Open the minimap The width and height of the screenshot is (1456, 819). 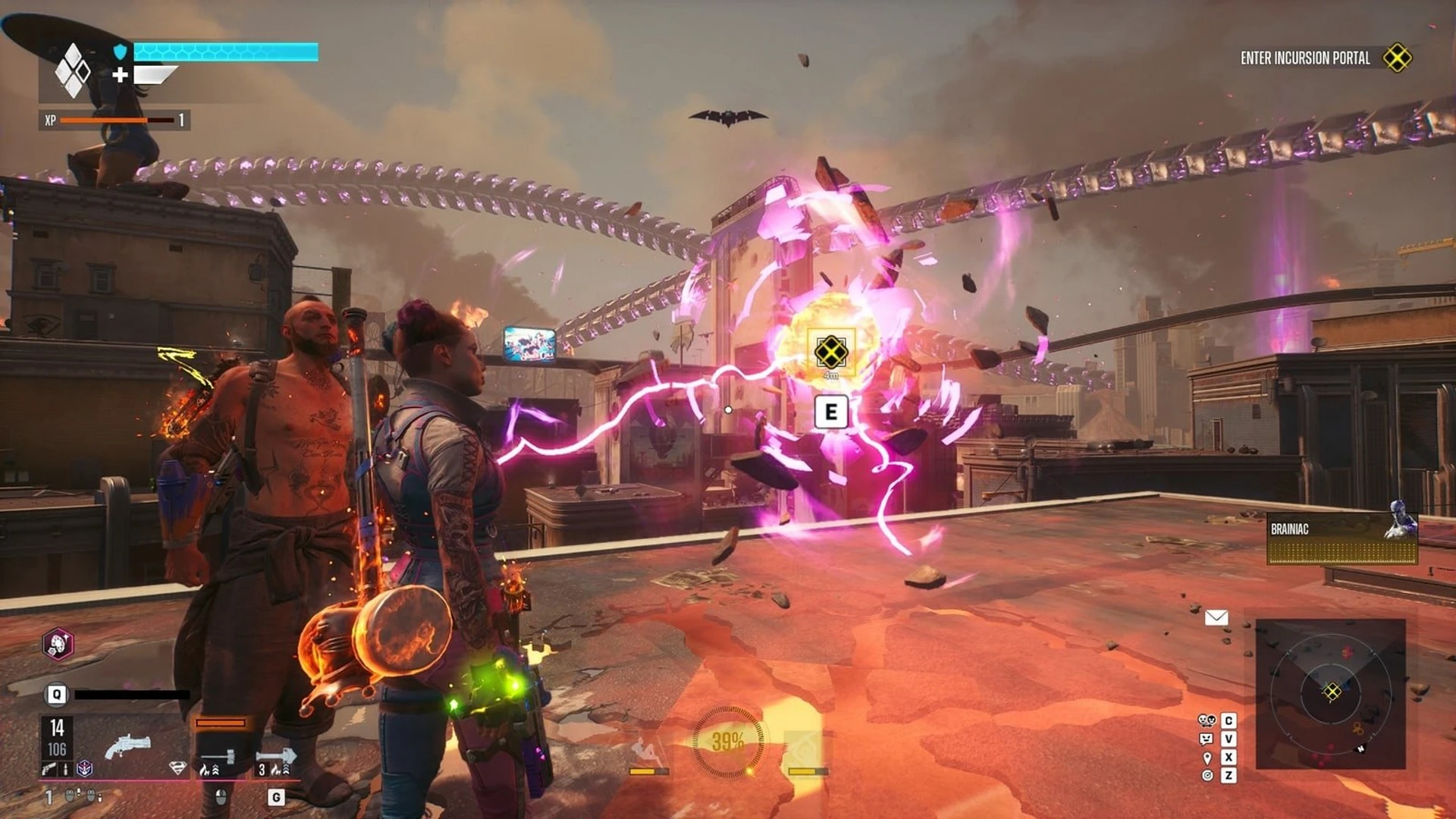point(1331,693)
